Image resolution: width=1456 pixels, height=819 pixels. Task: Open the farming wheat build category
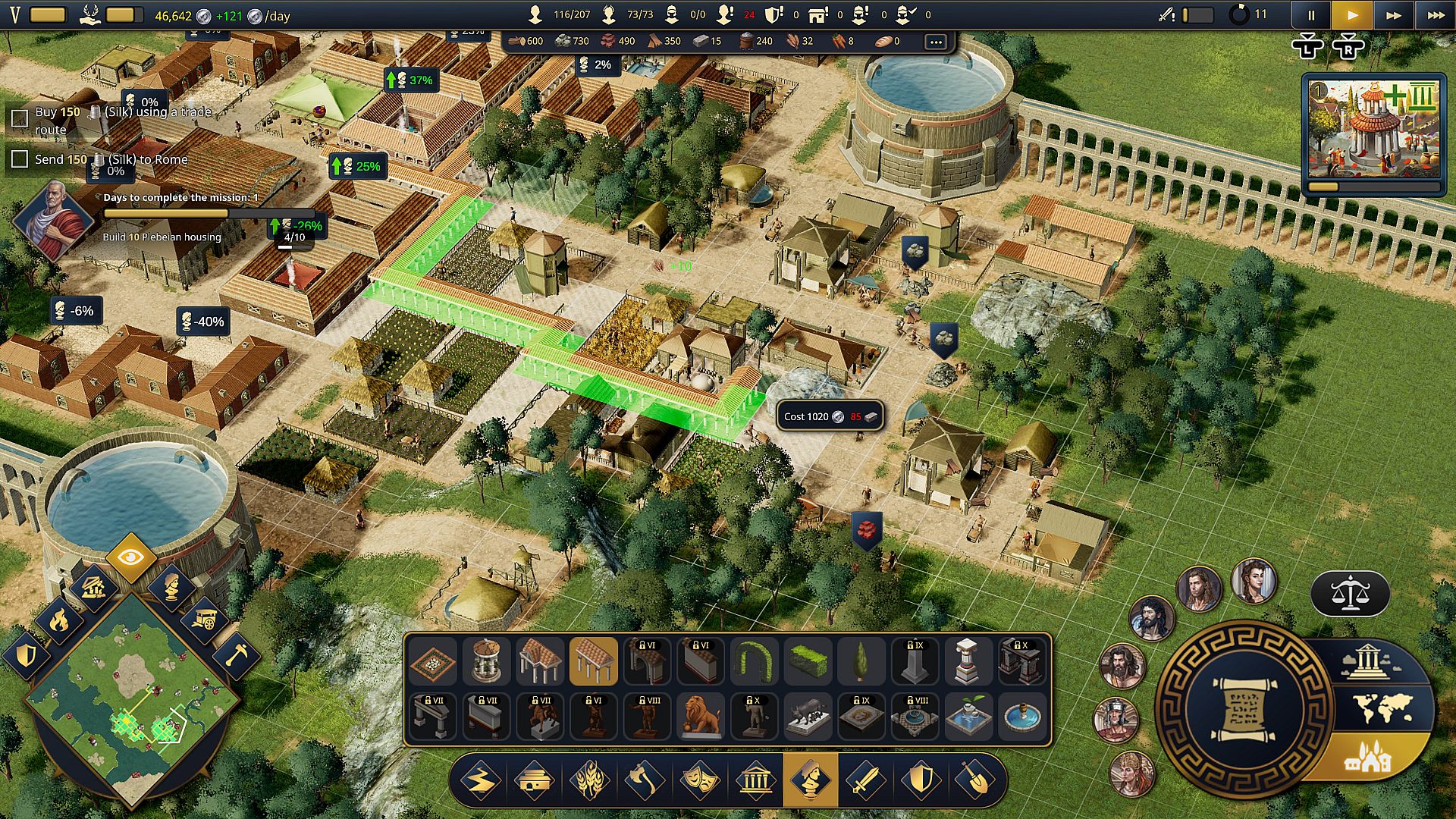point(589,780)
